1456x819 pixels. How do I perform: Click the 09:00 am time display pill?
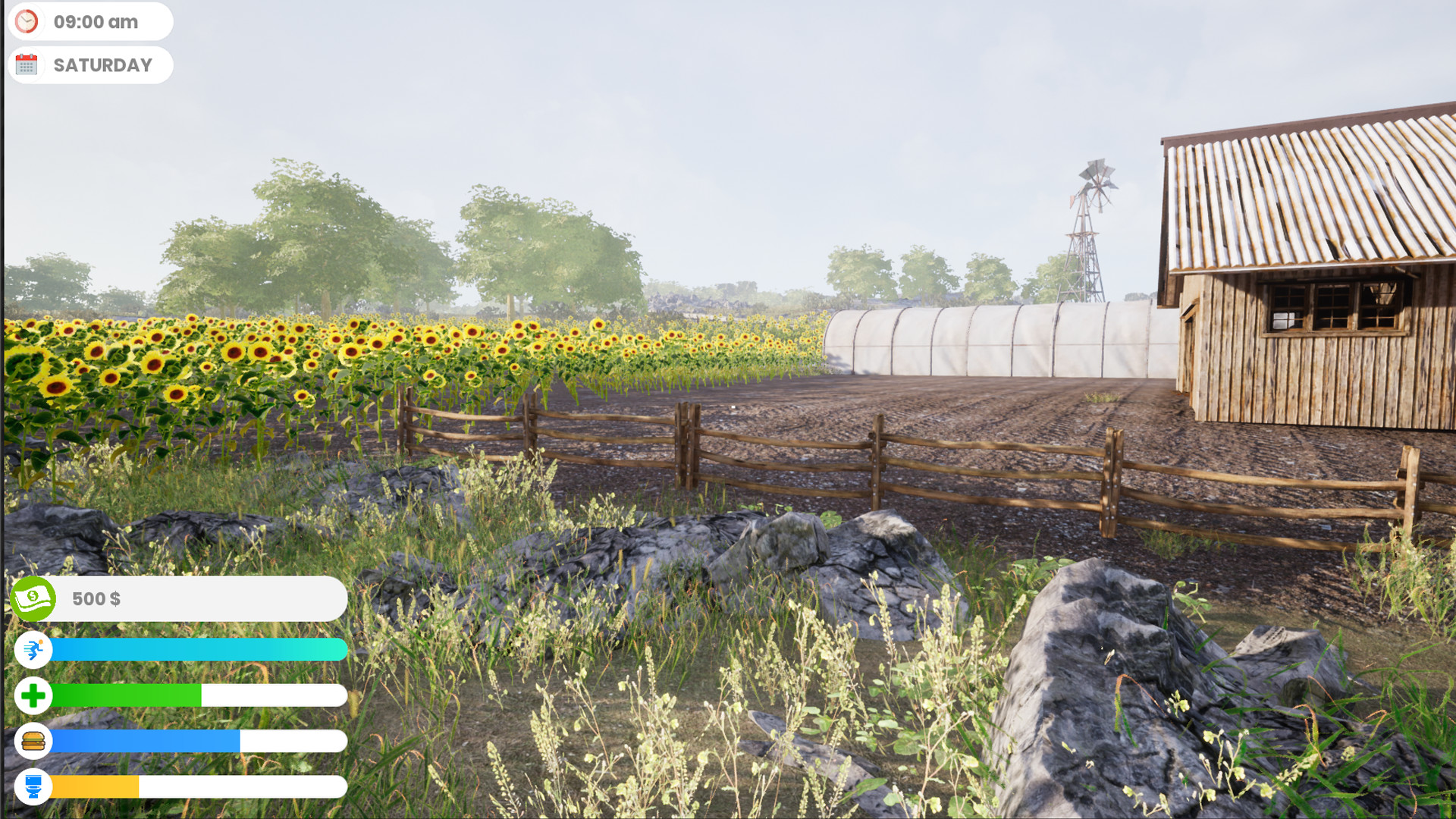pyautogui.click(x=91, y=21)
